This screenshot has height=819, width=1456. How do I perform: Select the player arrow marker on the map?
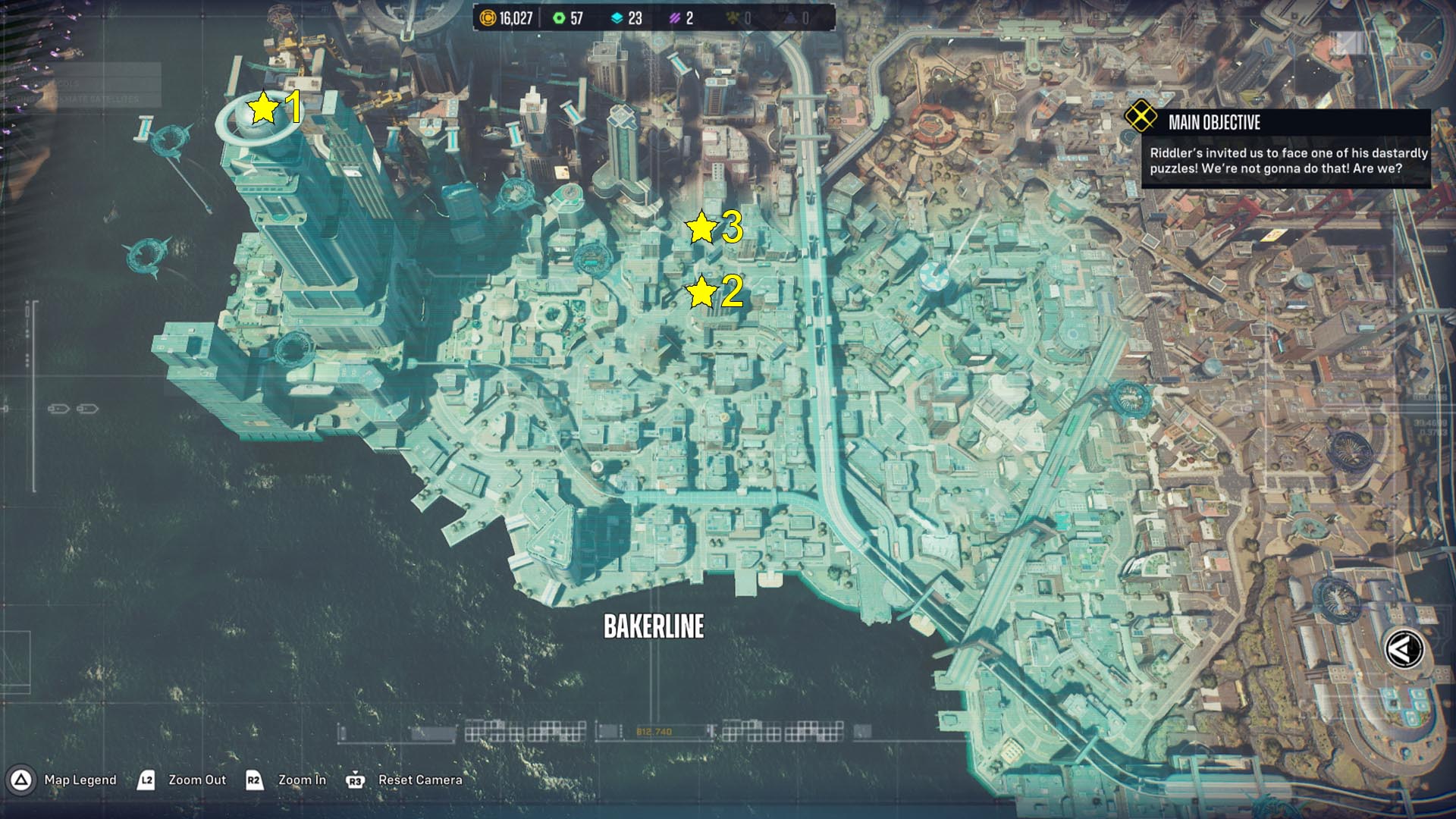(x=1404, y=650)
